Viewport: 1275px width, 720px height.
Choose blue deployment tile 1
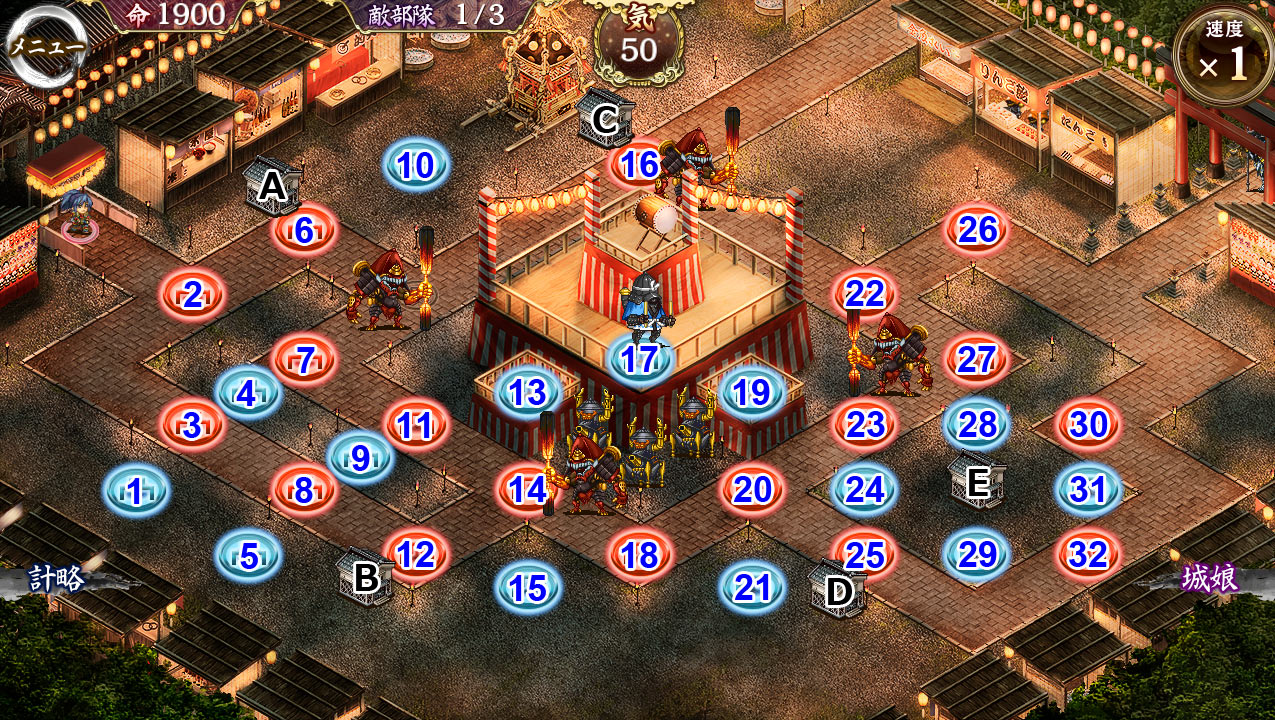[x=136, y=491]
